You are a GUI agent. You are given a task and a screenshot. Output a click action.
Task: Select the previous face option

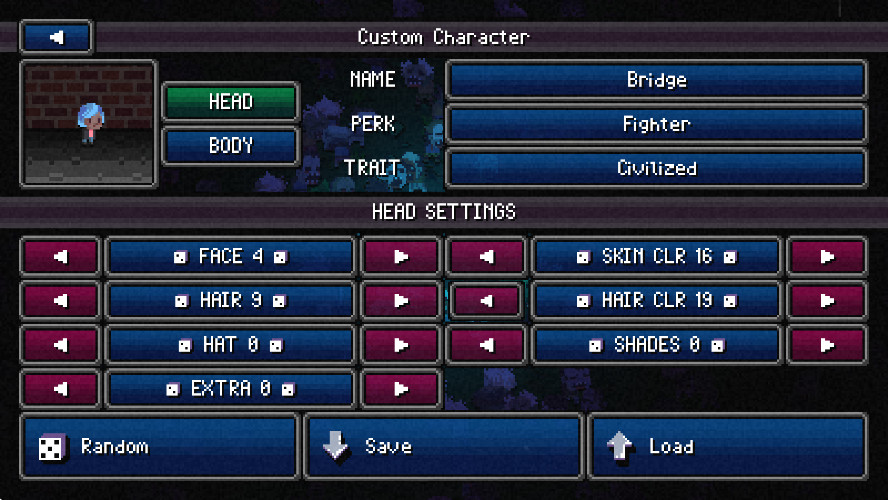tap(60, 257)
